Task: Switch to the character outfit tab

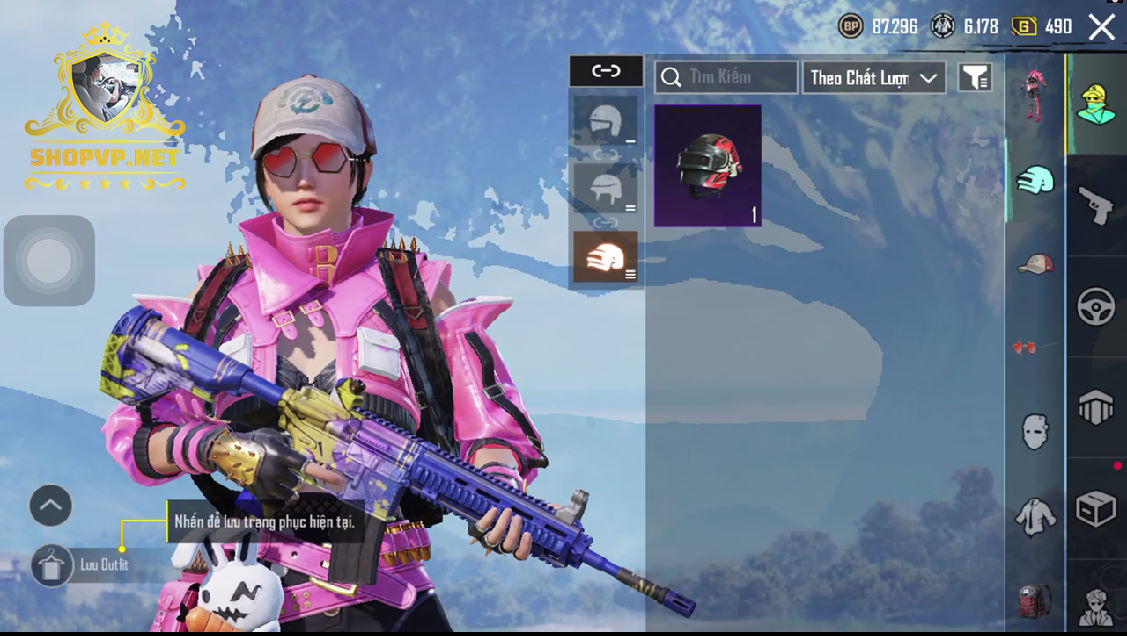Action: coord(1096,104)
